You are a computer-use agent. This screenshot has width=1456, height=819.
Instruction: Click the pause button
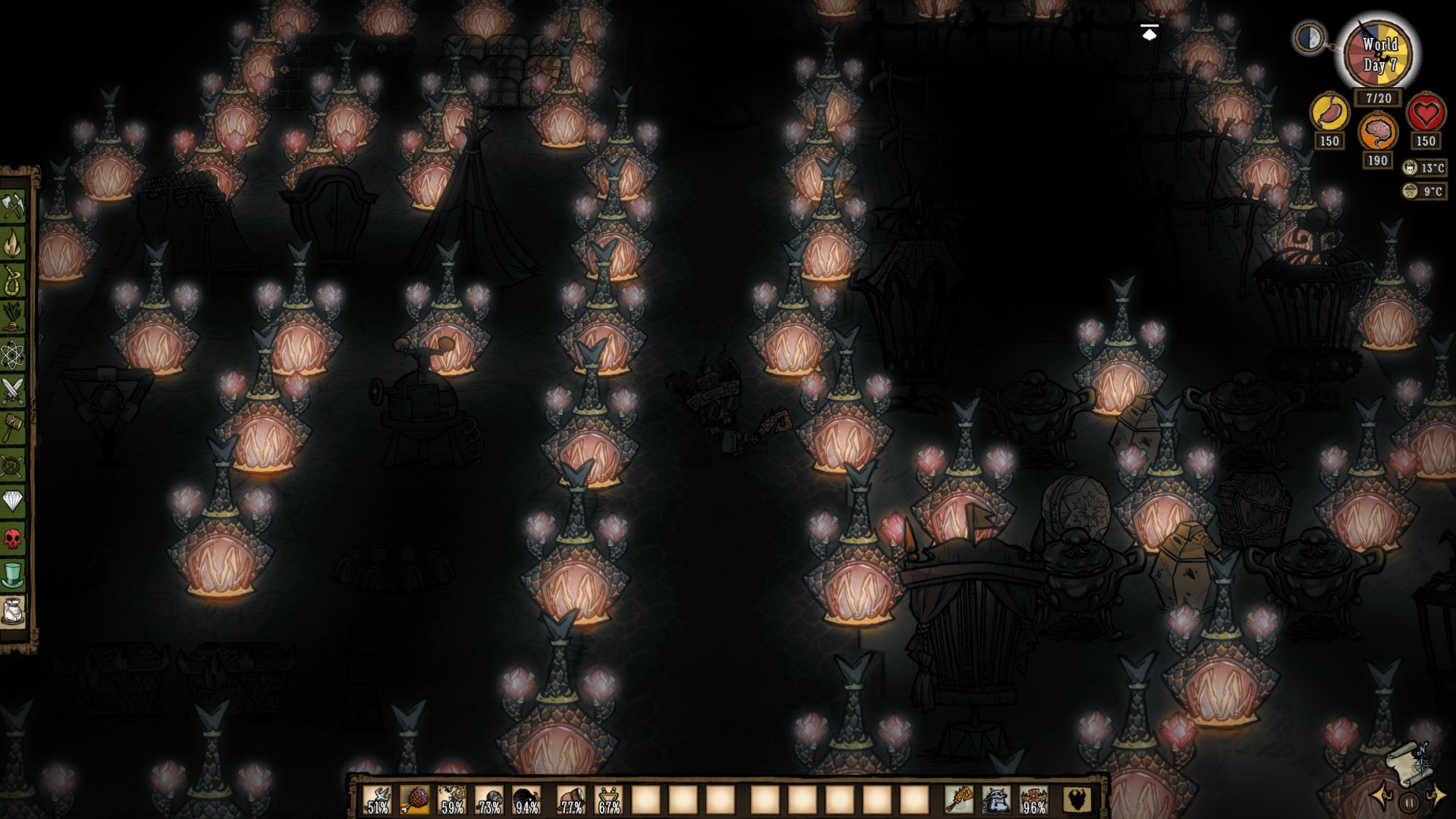(x=1408, y=802)
